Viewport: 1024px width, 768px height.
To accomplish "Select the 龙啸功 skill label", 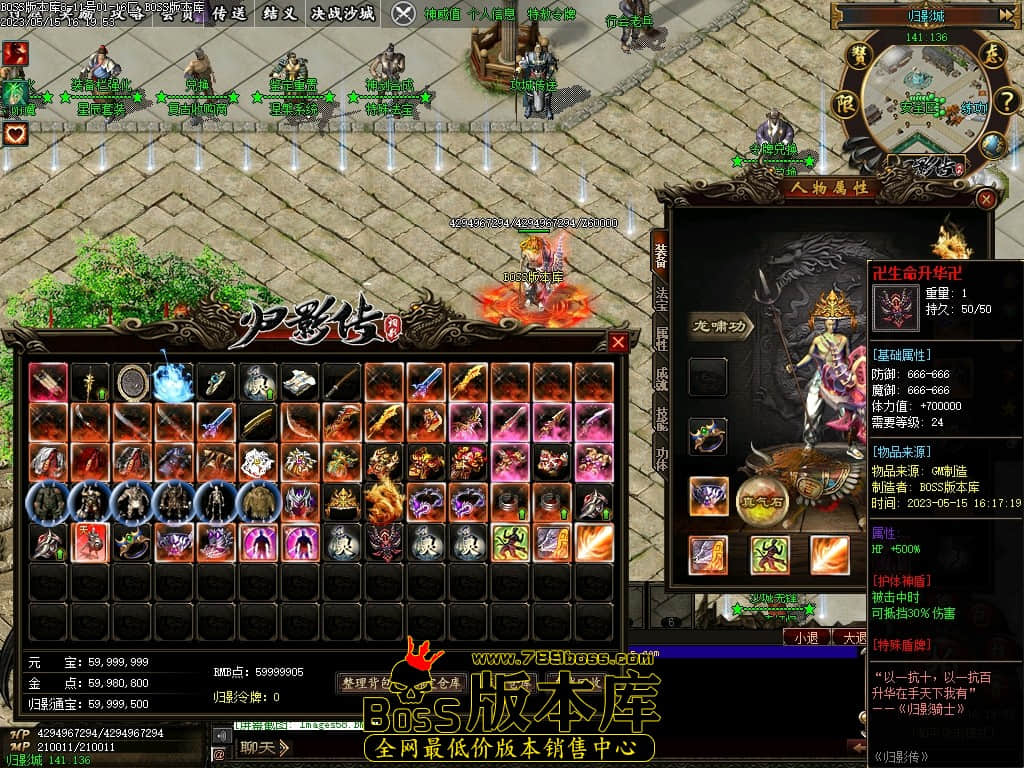I will (x=720, y=326).
